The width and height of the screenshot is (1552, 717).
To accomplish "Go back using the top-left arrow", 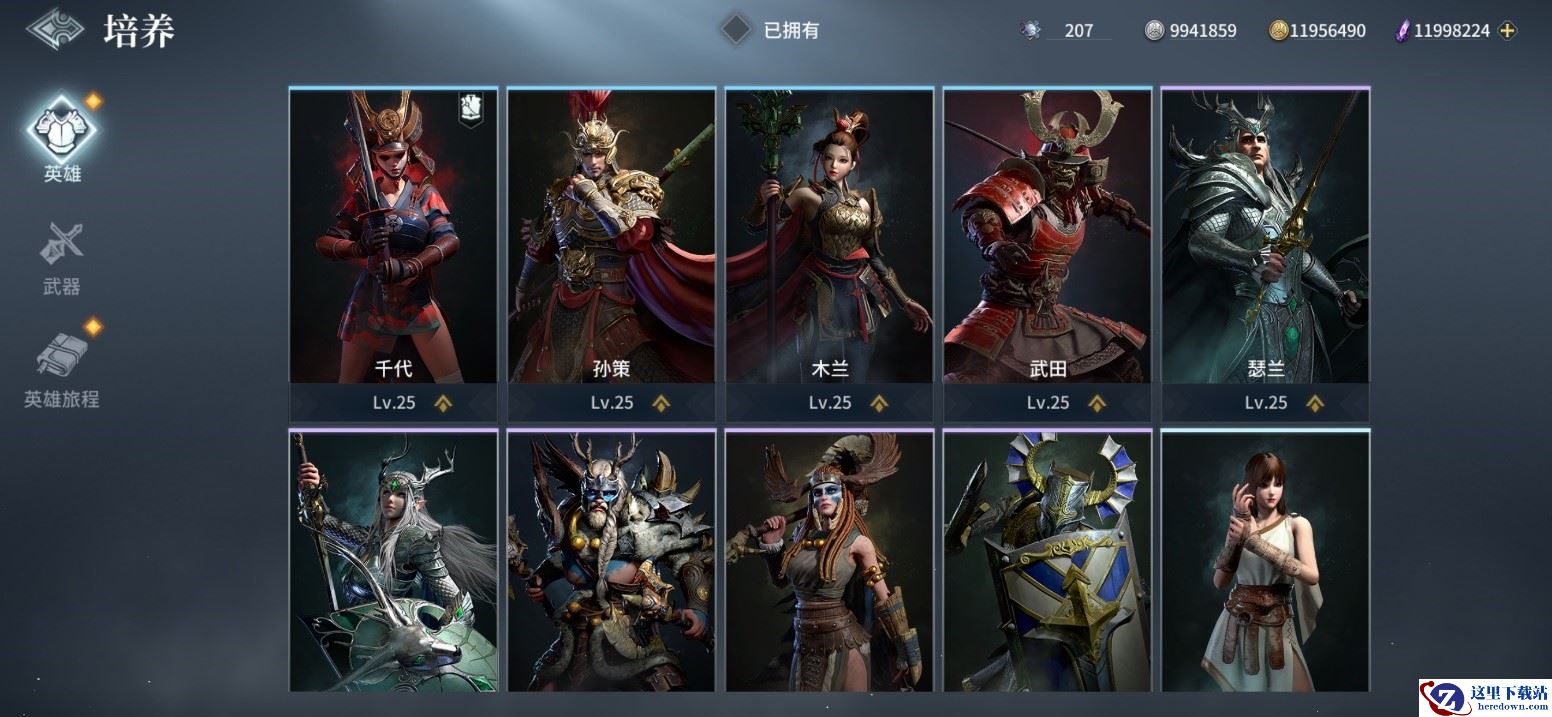I will coord(55,30).
